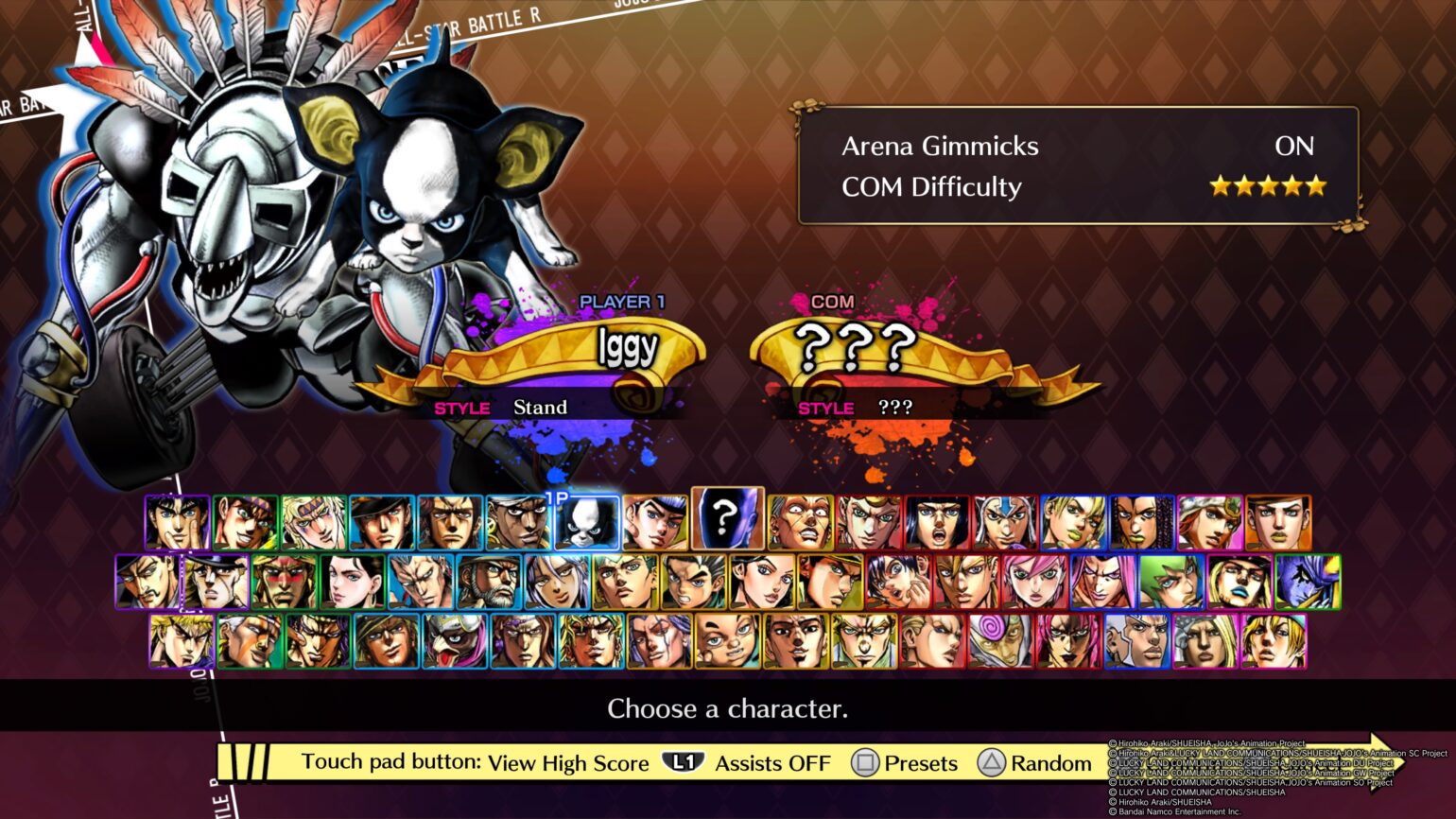Open Presets with the Square button
1456x819 pixels.
[x=910, y=763]
